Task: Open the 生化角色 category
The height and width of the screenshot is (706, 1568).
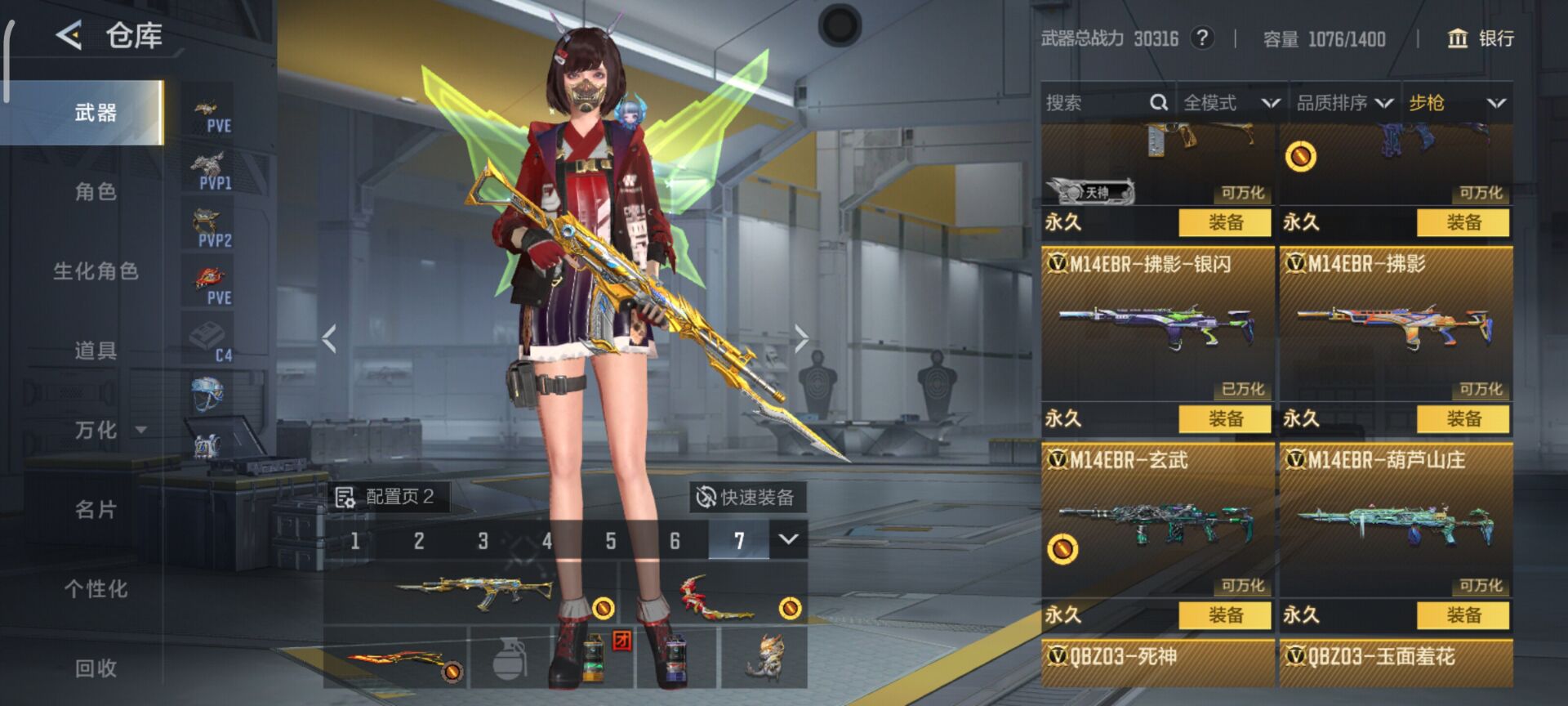Action: [x=96, y=271]
